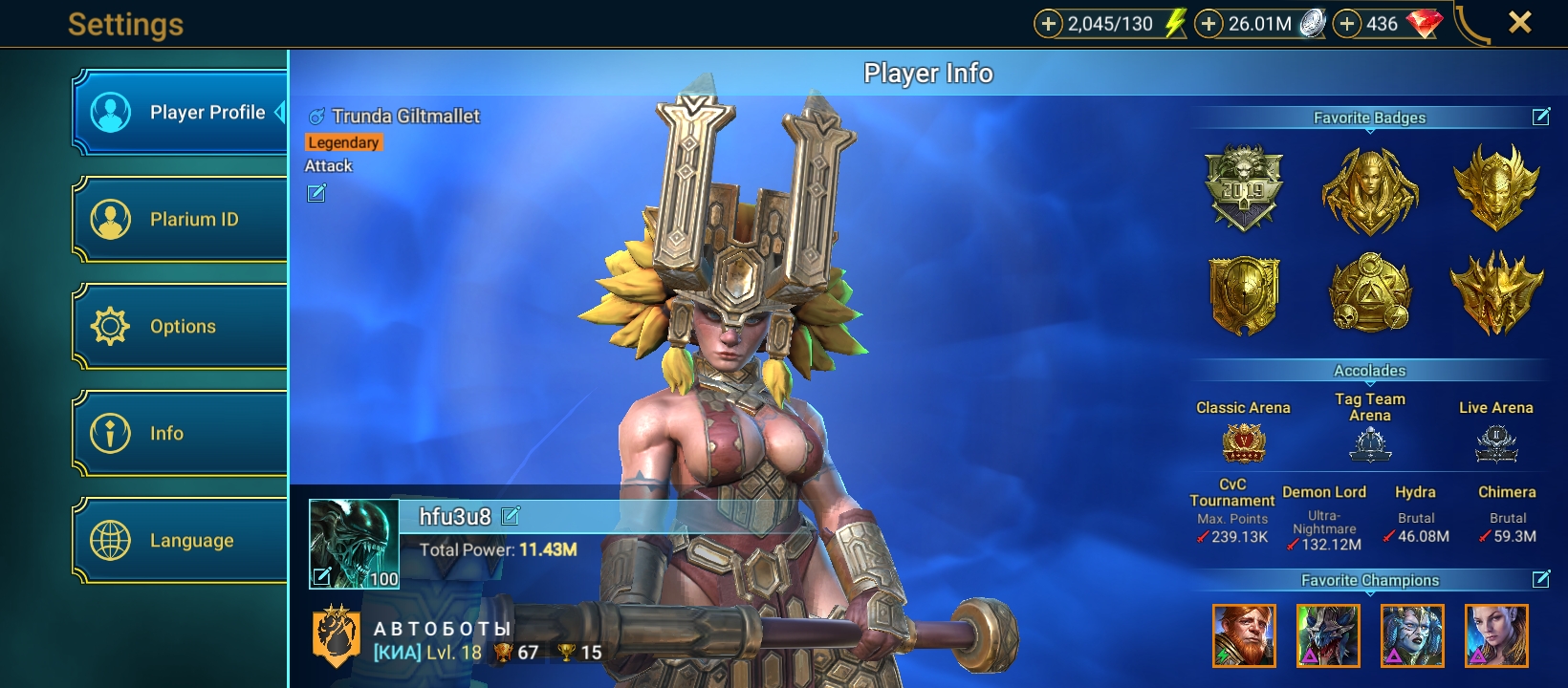
Task: Buy gems with the plus button
Action: click(x=1347, y=24)
